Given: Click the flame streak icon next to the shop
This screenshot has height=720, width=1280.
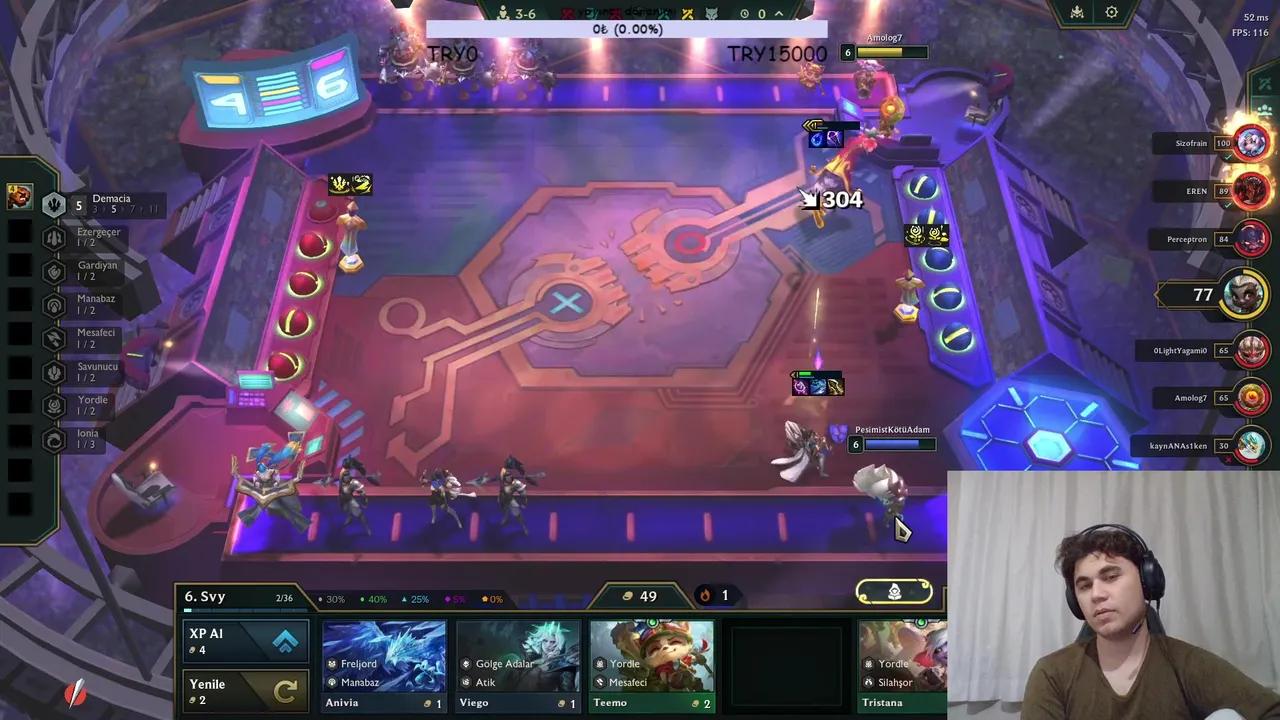Looking at the screenshot, I should click(x=705, y=595).
